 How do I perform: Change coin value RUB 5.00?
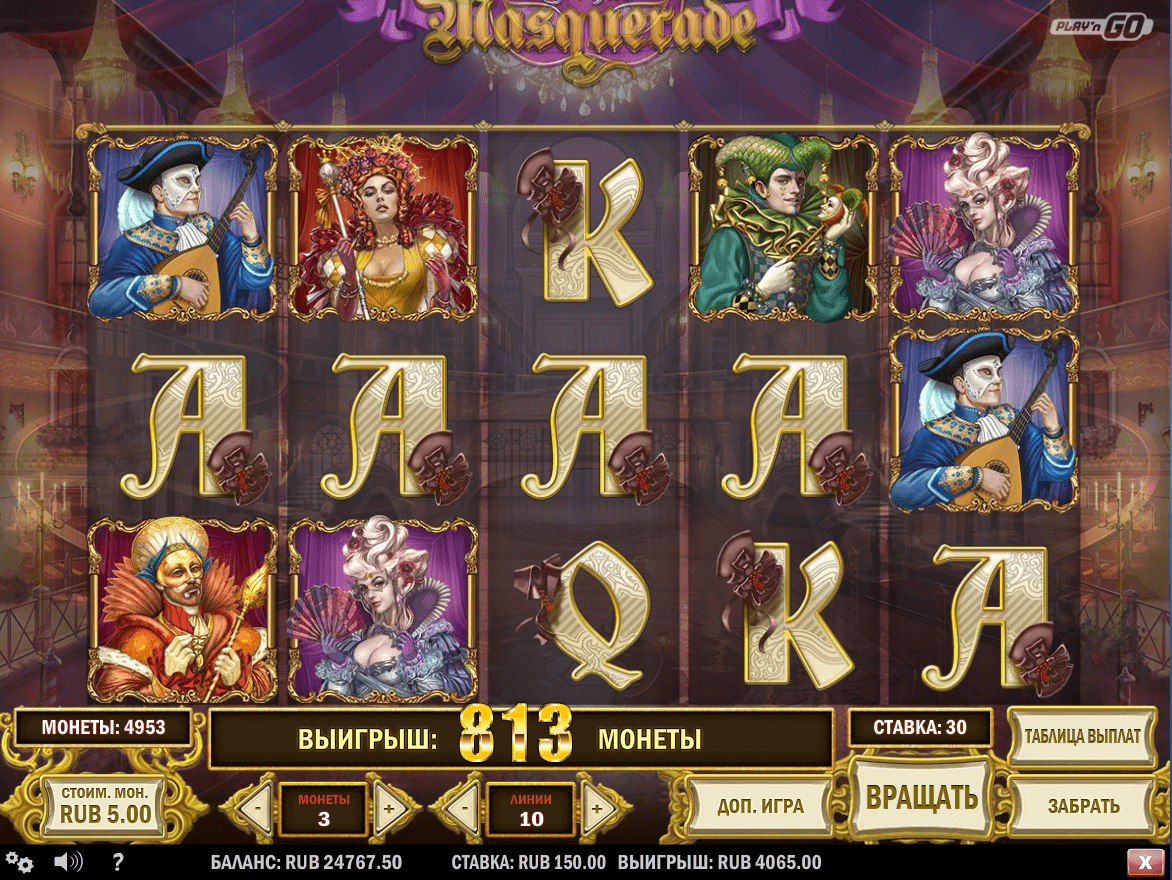tap(105, 805)
